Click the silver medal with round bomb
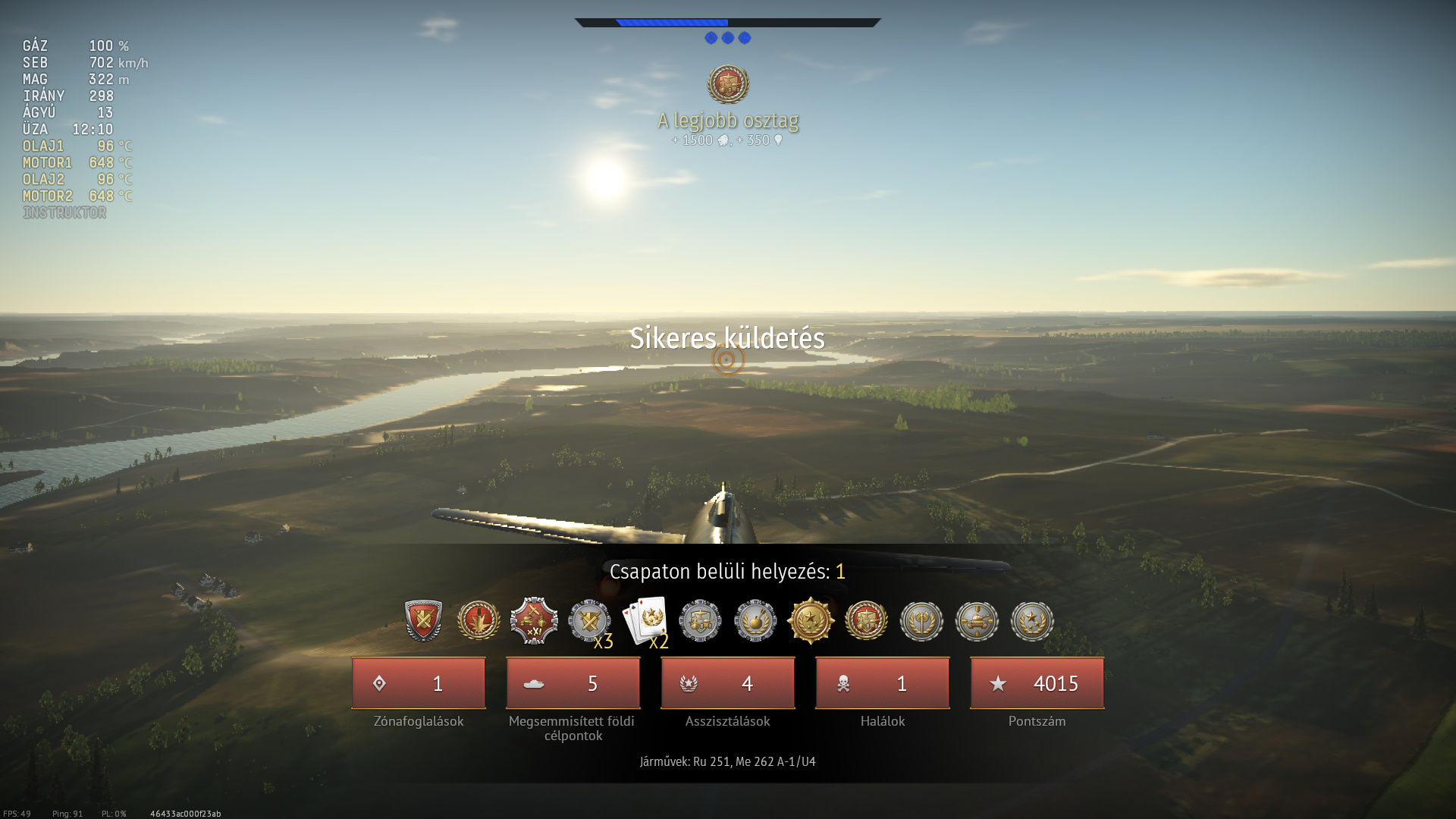This screenshot has height=819, width=1456. click(x=755, y=620)
